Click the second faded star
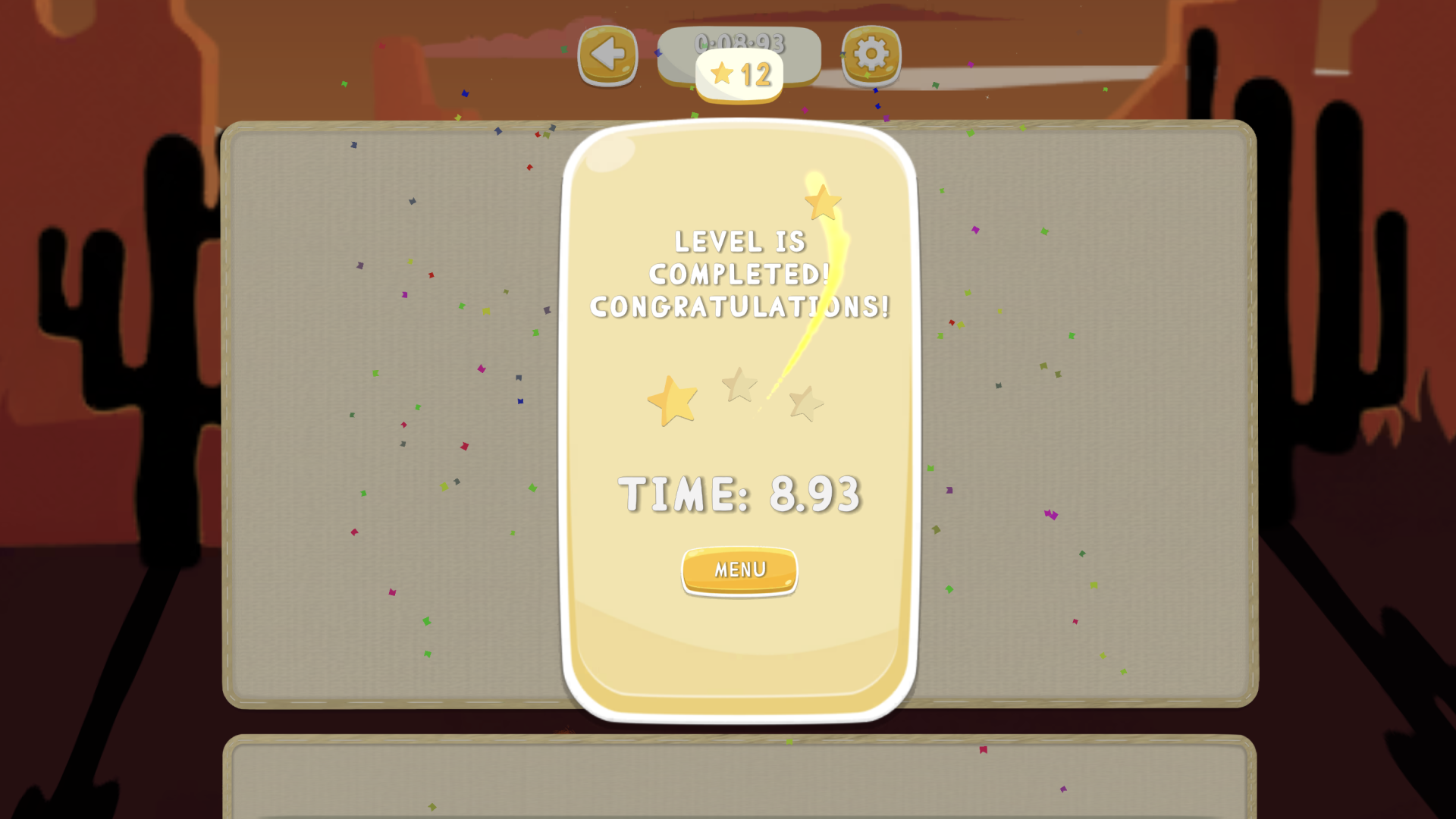 [x=738, y=385]
